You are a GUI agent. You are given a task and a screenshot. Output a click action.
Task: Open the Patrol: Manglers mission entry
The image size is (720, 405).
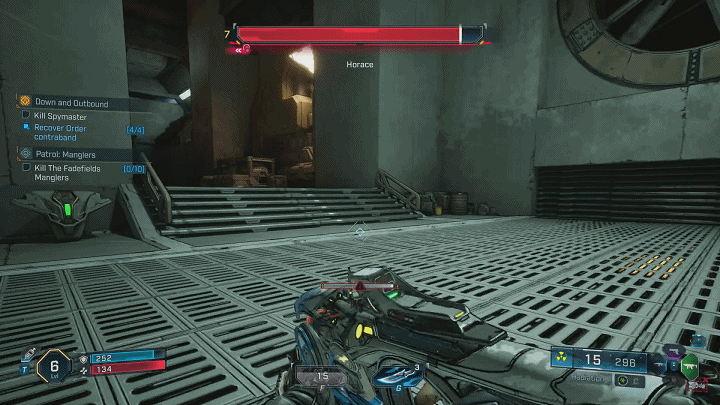tap(68, 154)
